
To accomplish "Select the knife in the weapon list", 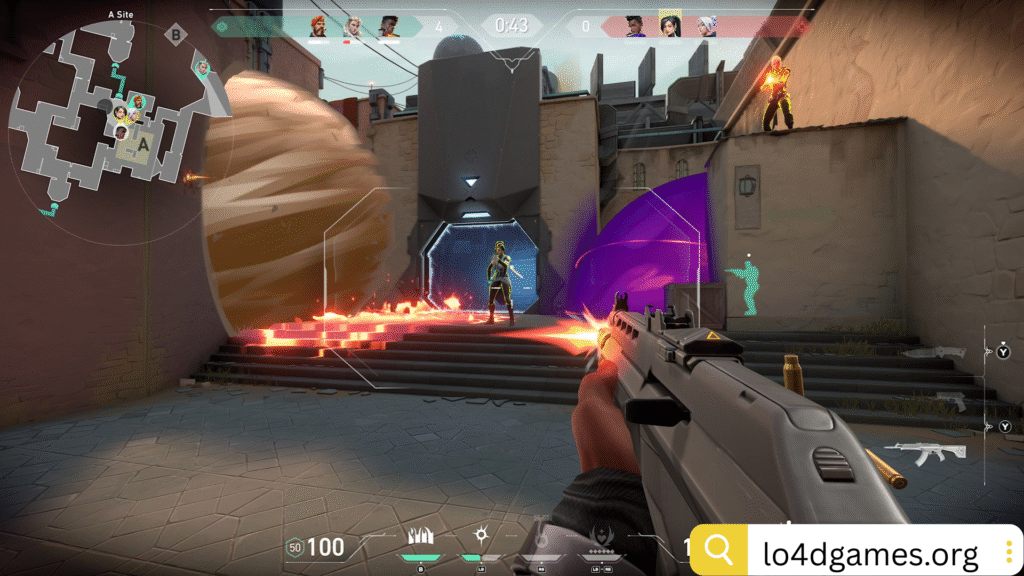I will tap(933, 352).
